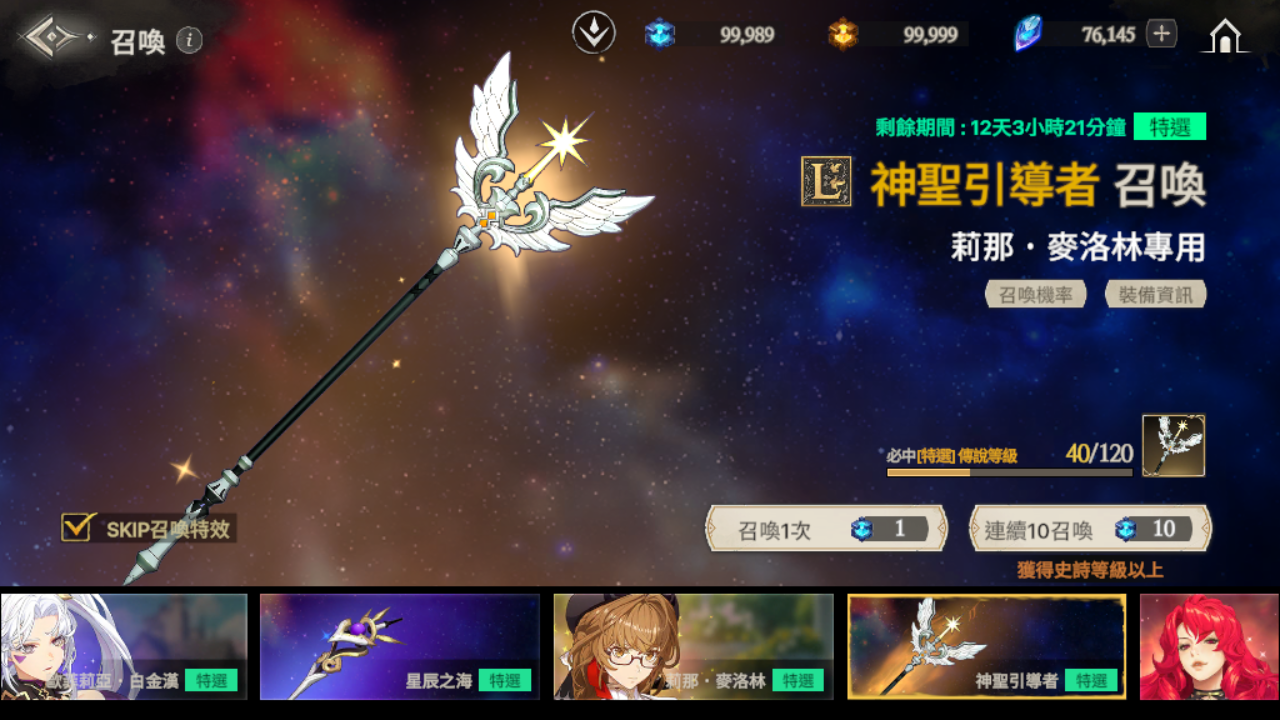Return to the home screen
Screen dimensions: 1280x720
(x=1224, y=35)
